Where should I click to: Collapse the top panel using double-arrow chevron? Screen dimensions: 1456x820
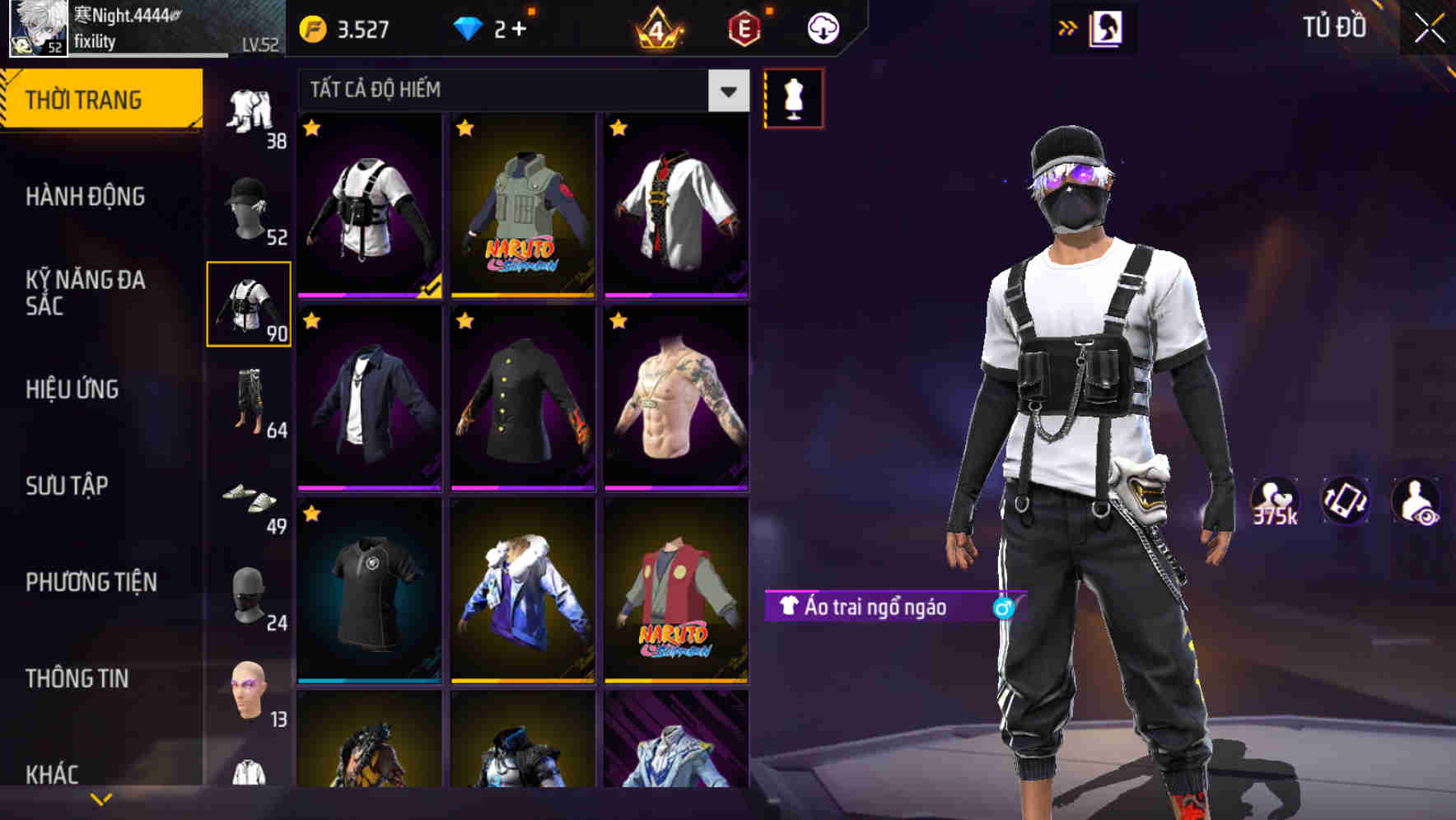[x=1068, y=26]
